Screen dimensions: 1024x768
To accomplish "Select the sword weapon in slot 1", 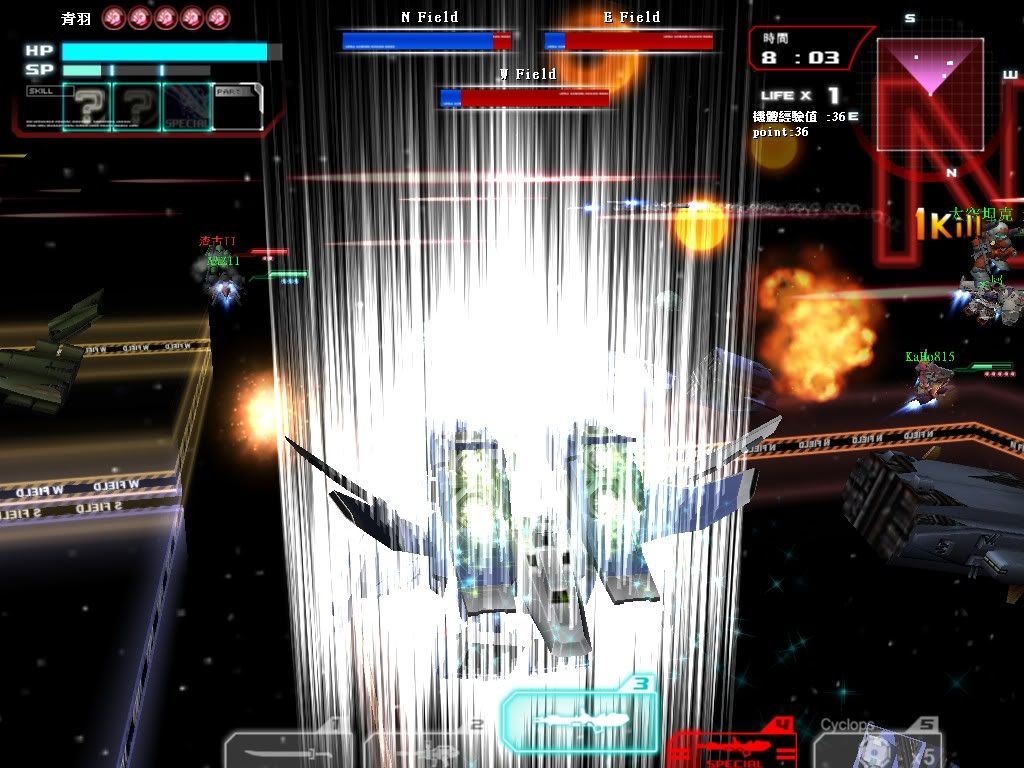I will (288, 750).
